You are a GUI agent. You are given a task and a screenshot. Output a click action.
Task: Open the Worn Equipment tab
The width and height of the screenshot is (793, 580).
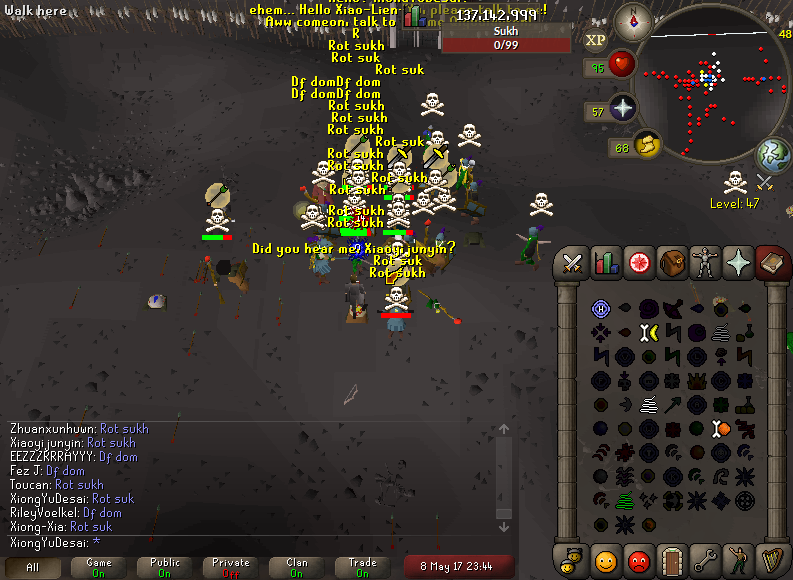pyautogui.click(x=705, y=263)
